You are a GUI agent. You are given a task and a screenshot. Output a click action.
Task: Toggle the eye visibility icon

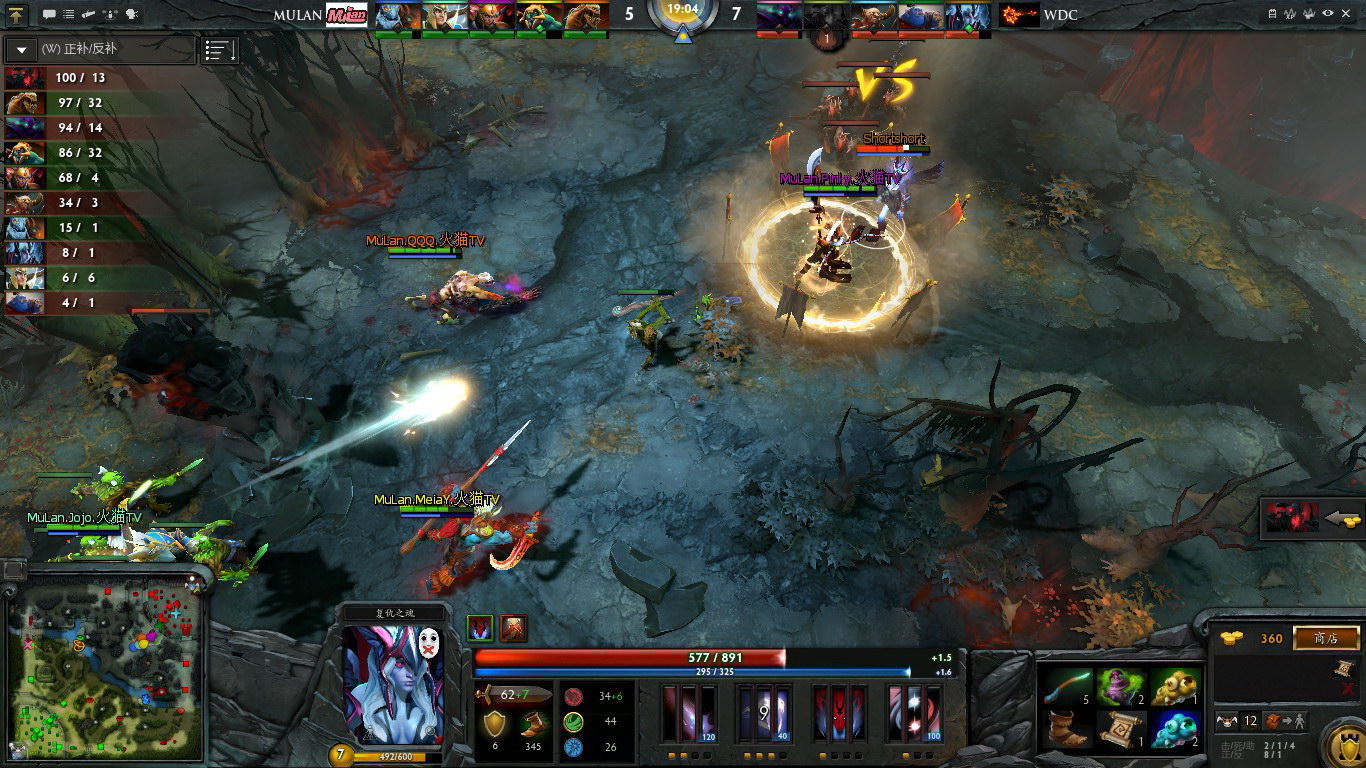pos(1327,14)
